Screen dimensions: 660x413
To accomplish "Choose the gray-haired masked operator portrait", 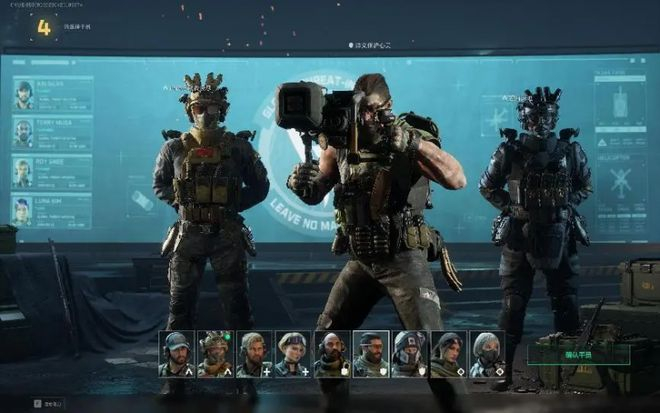I will pyautogui.click(x=486, y=353).
